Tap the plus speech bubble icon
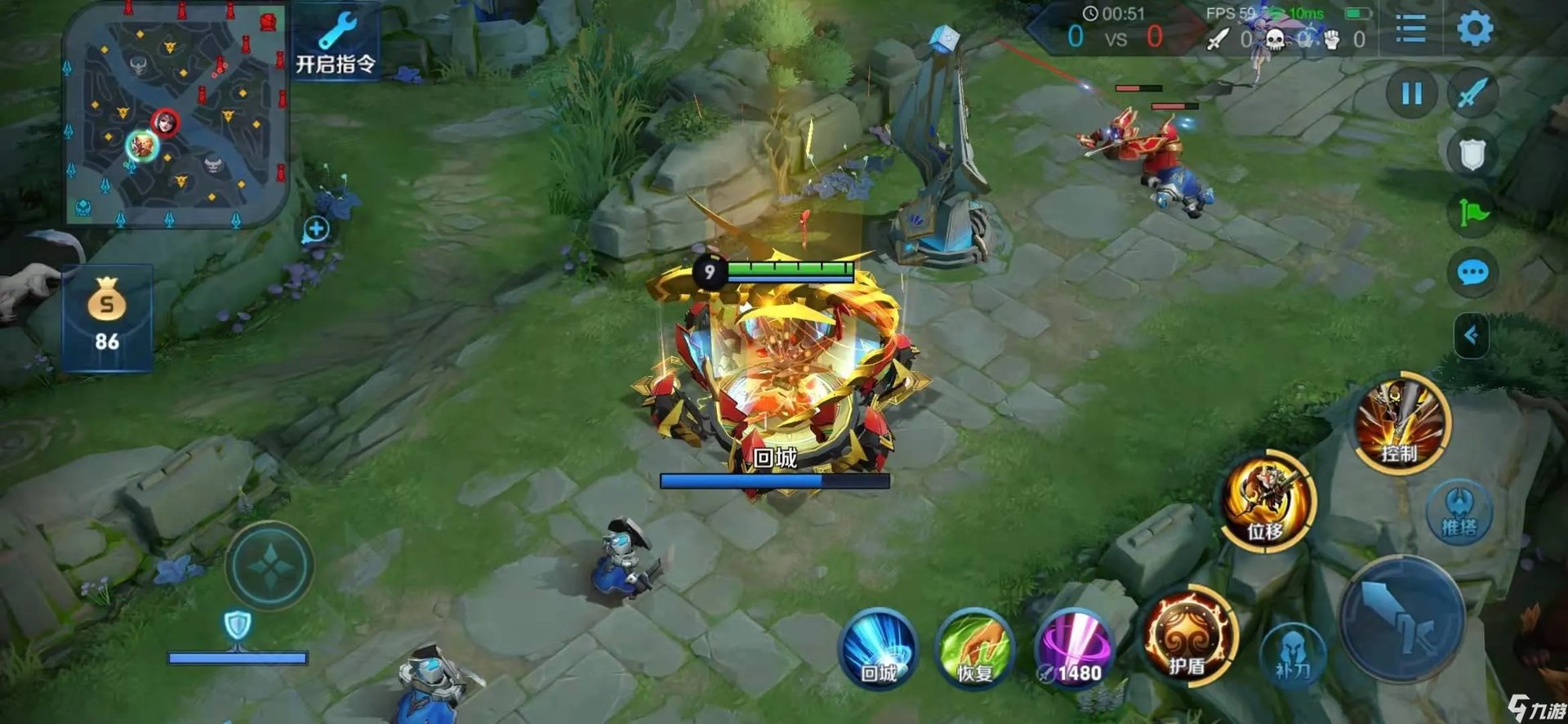 (316, 230)
